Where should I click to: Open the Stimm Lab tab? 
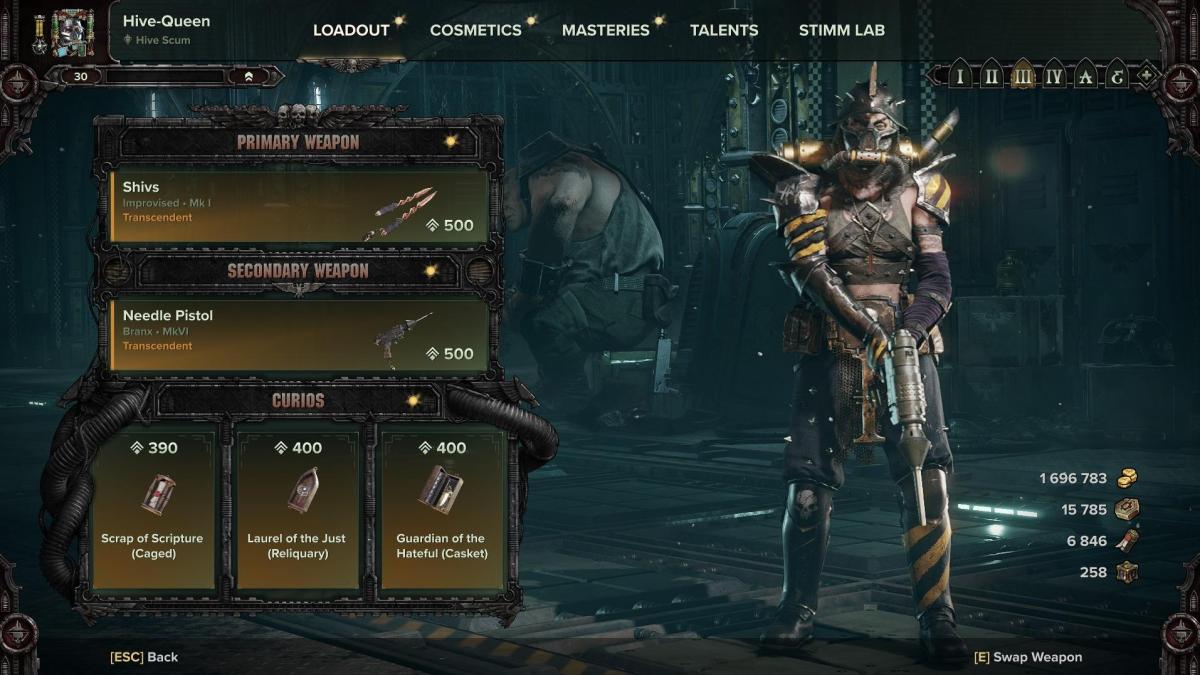pyautogui.click(x=841, y=30)
